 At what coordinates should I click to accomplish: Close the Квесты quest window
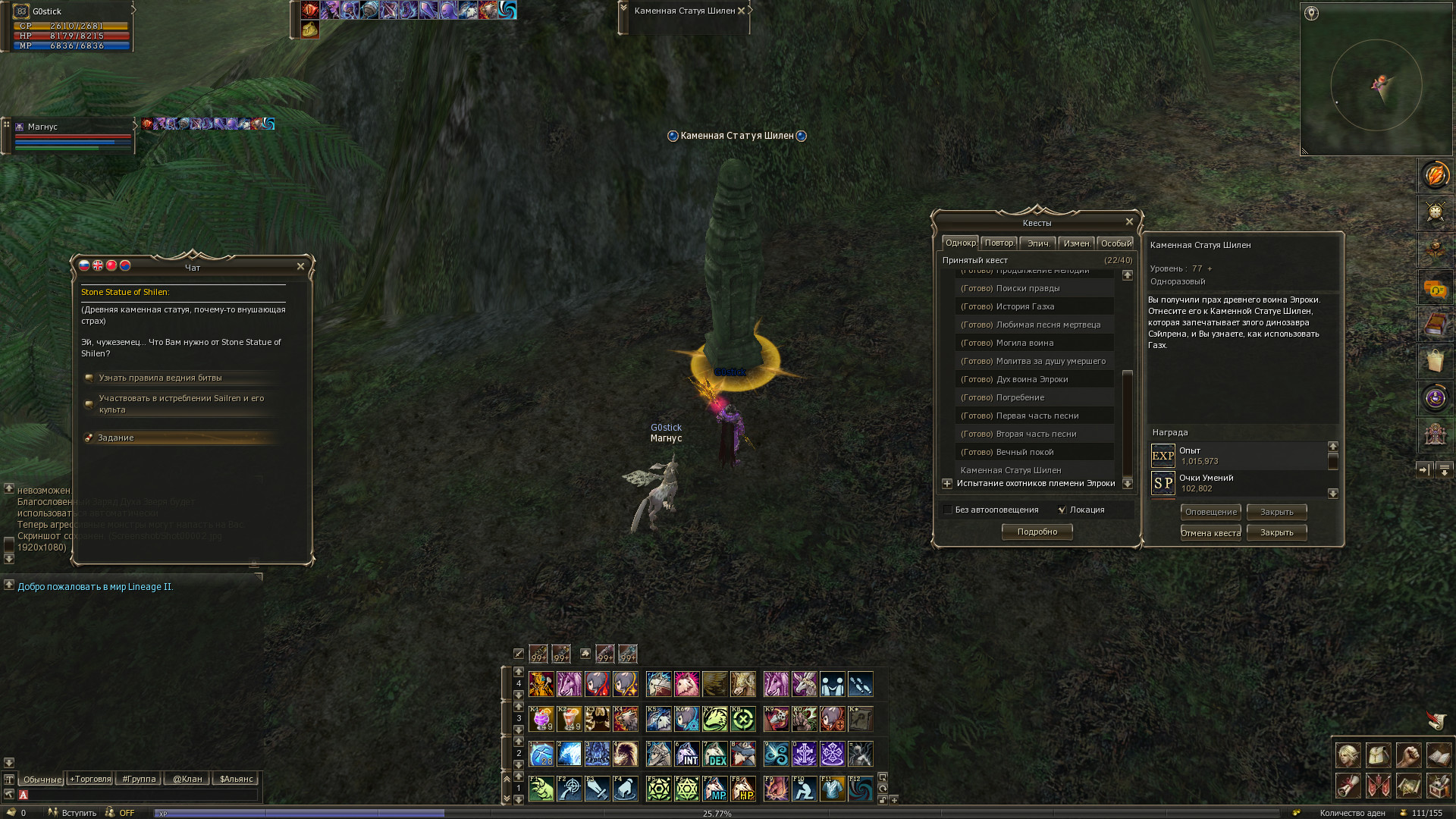pos(1129,221)
